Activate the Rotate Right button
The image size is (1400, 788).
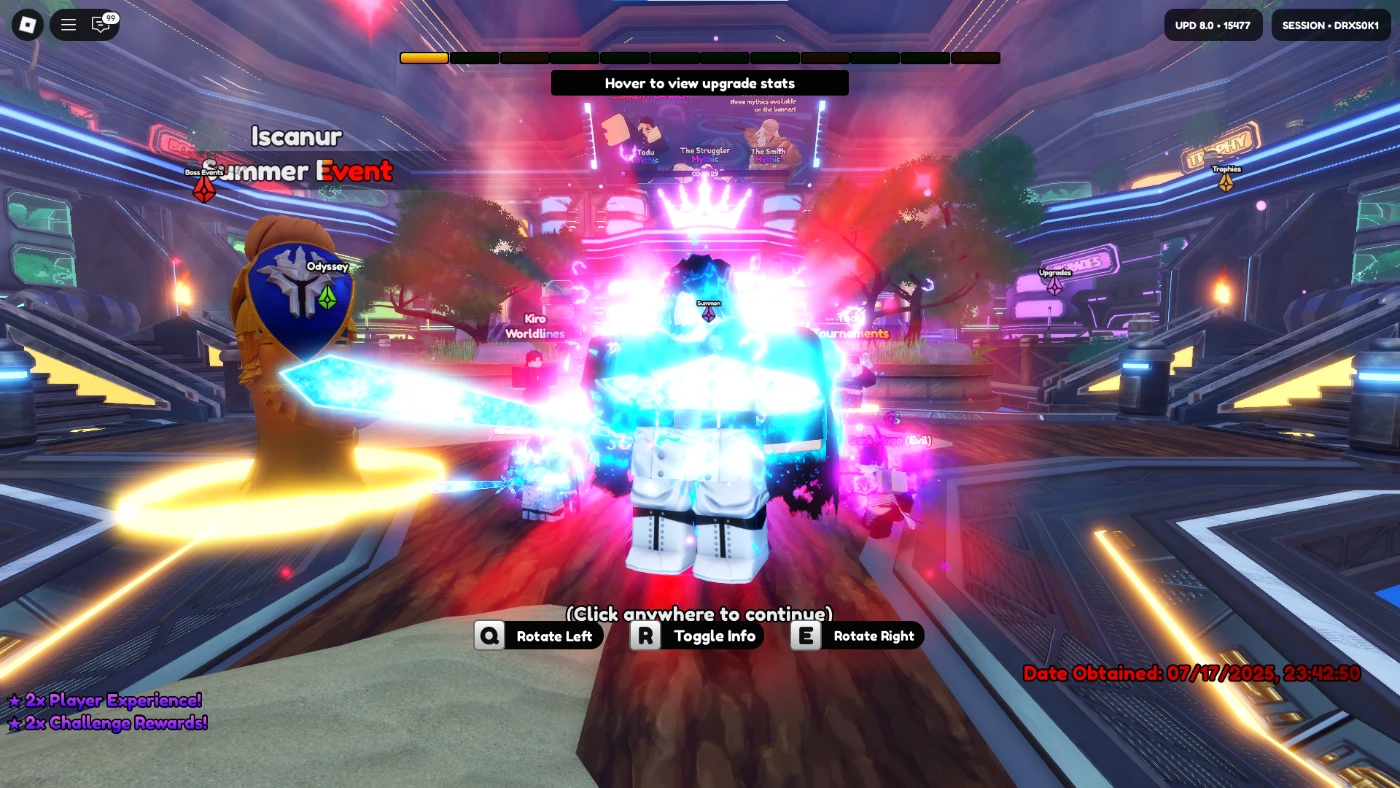click(x=857, y=636)
